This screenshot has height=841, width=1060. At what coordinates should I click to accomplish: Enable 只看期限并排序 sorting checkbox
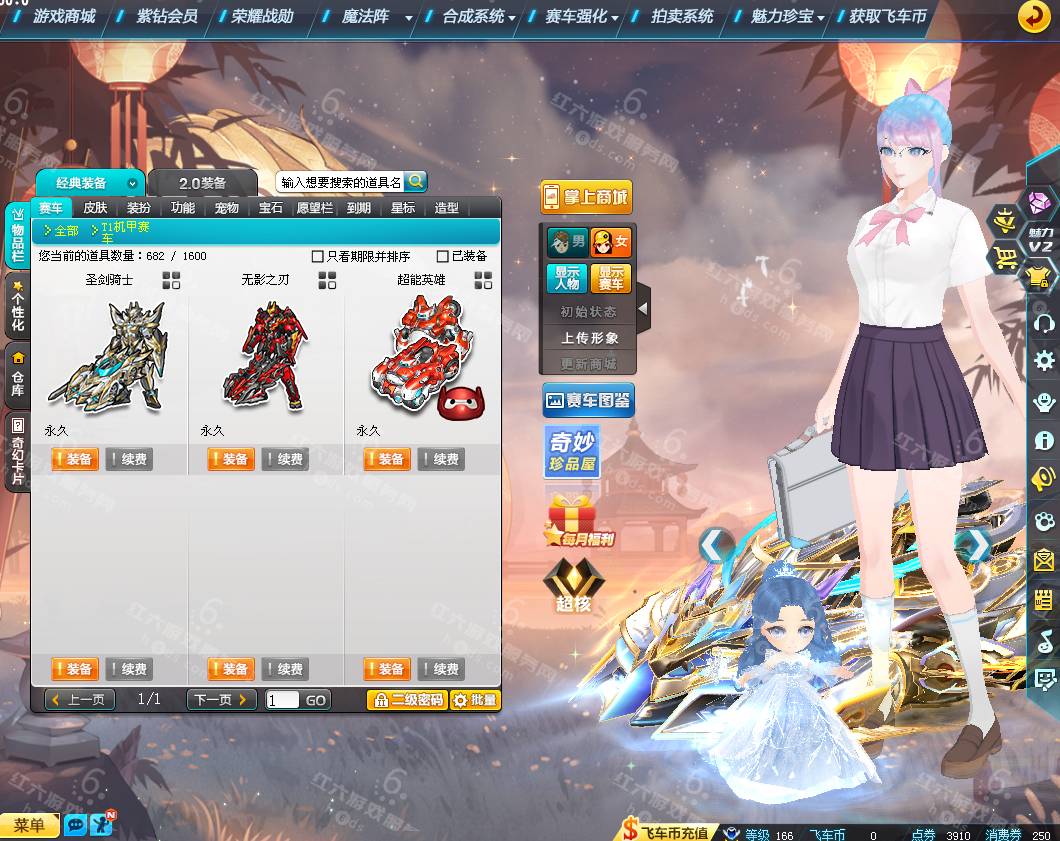tap(318, 256)
